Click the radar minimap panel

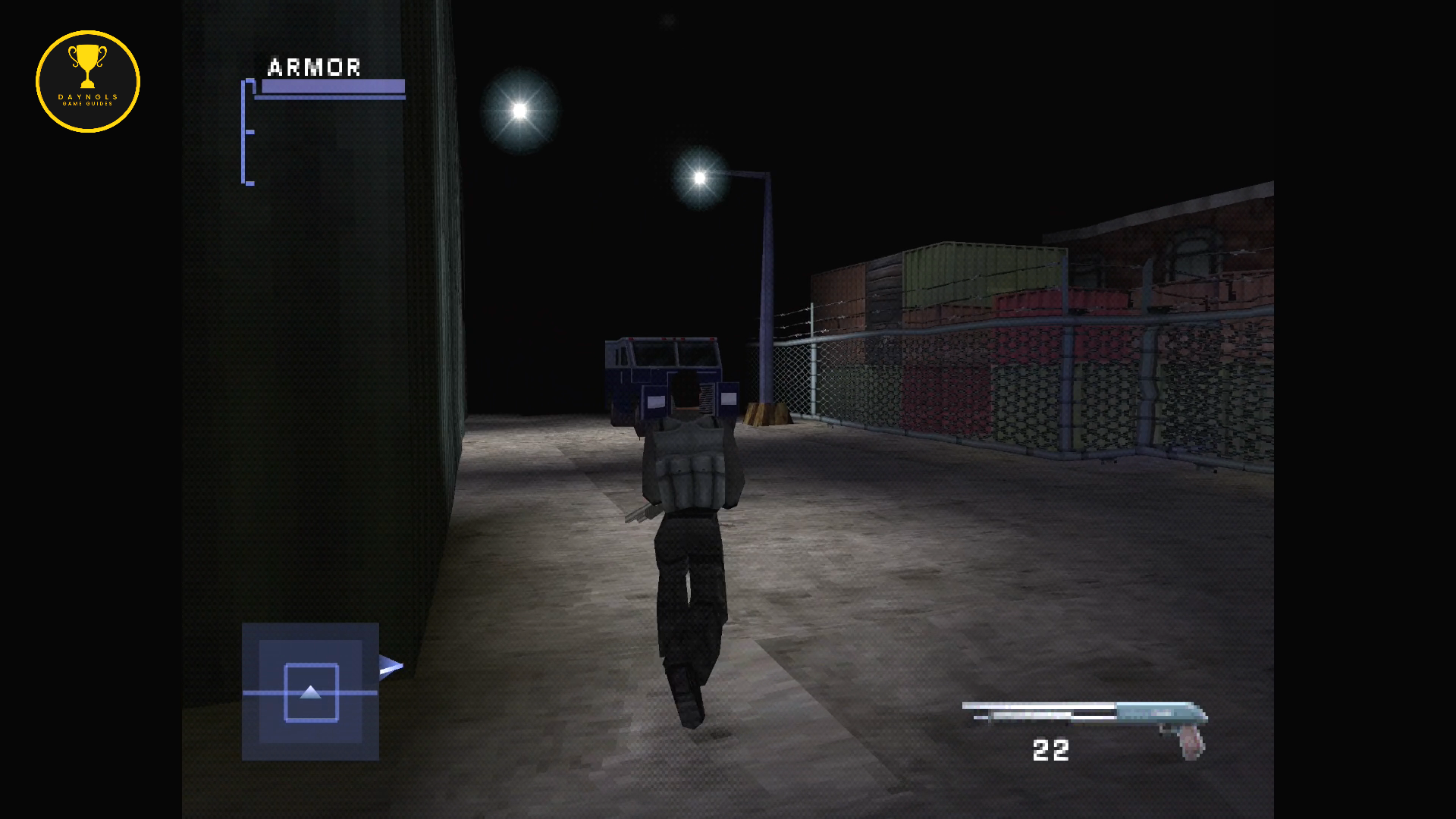pos(310,692)
